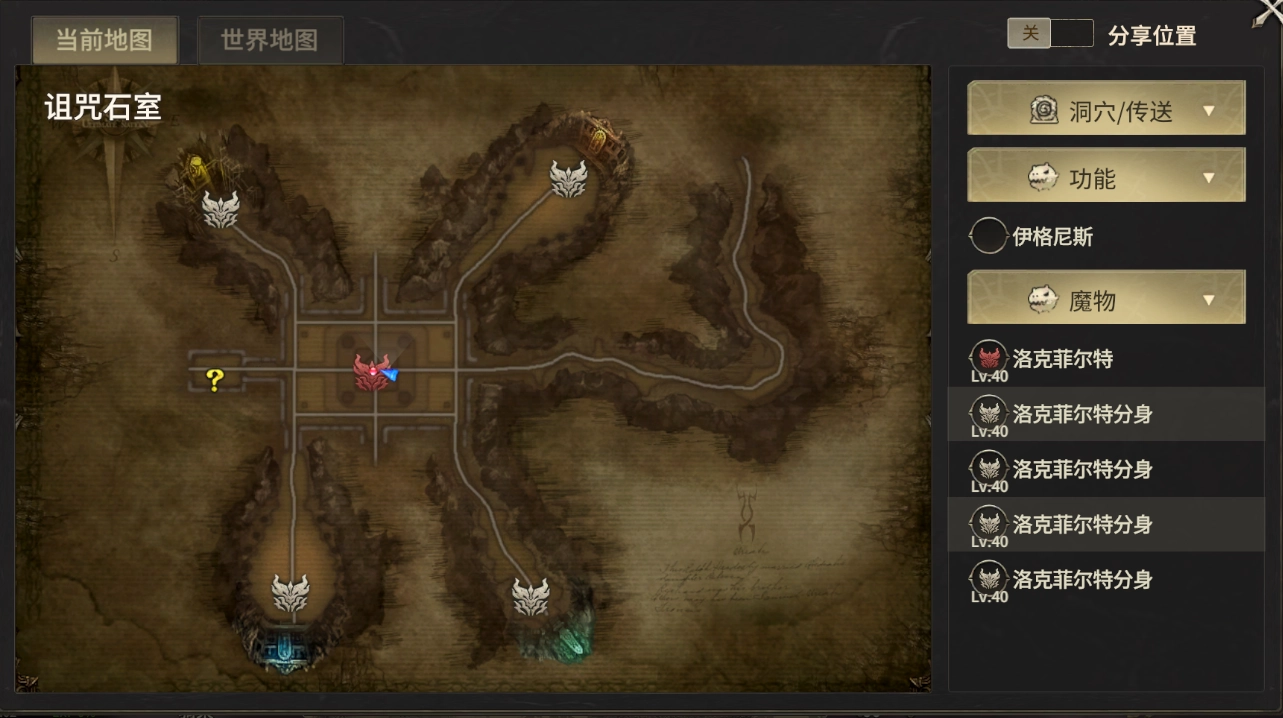1283x718 pixels.
Task: Collapse the 魔物 monster category
Action: 1106,299
